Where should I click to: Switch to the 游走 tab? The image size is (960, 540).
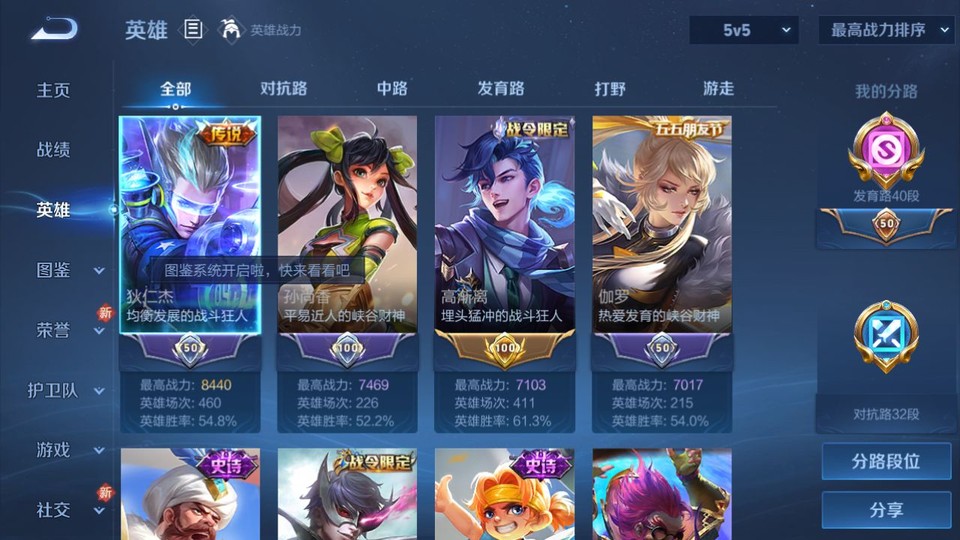tap(718, 89)
